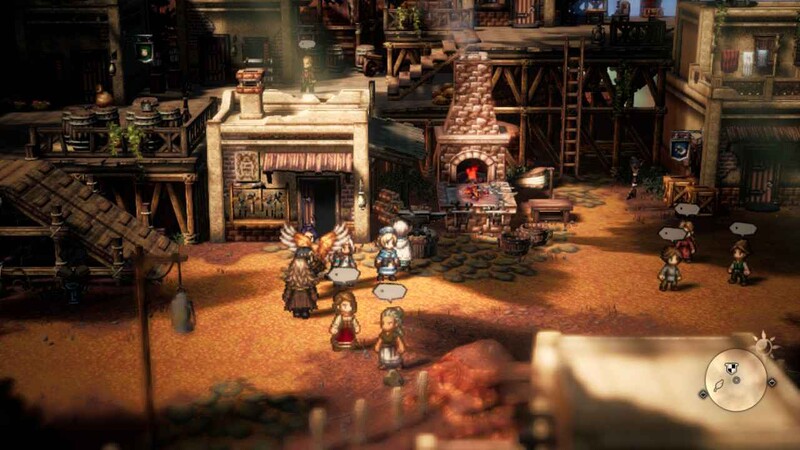
Task: Open the circular minimap
Action: 736,380
